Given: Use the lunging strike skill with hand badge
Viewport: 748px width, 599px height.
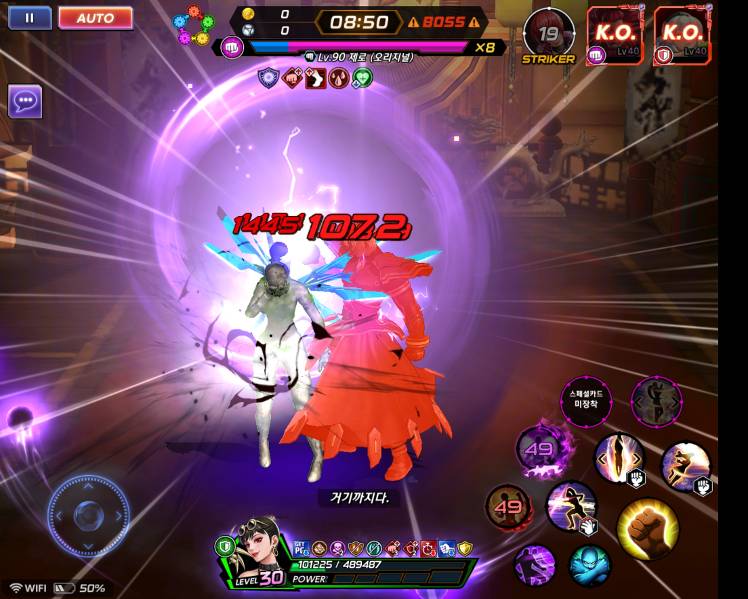Looking at the screenshot, I should coord(571,506).
